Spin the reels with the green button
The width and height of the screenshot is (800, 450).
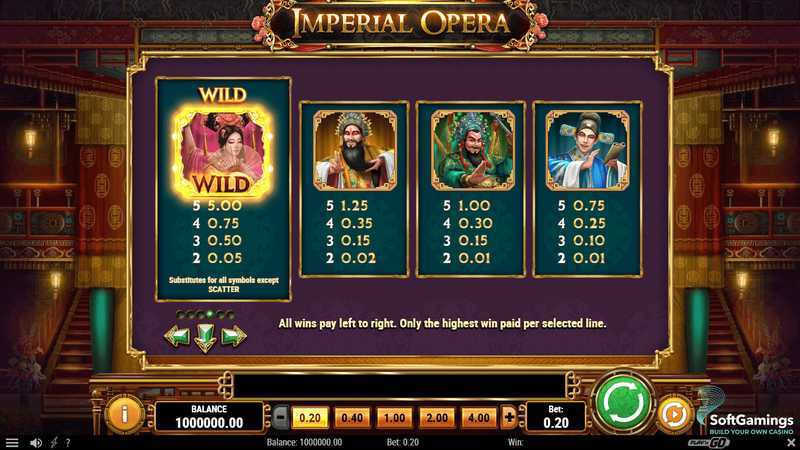pyautogui.click(x=622, y=402)
